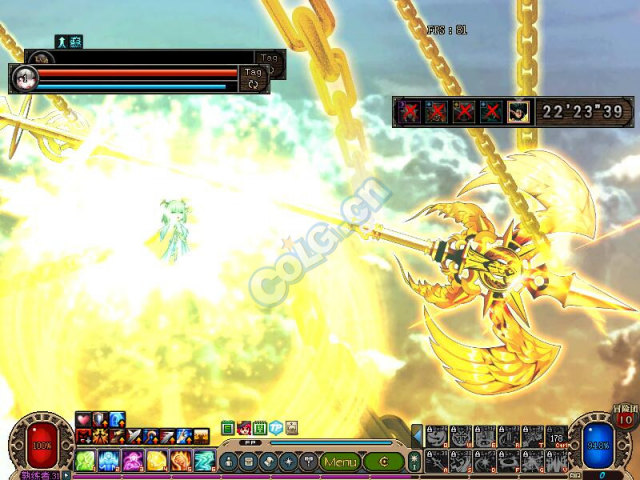The width and height of the screenshot is (640, 480).
Task: Click the heart buff status icon
Action: [x=84, y=419]
